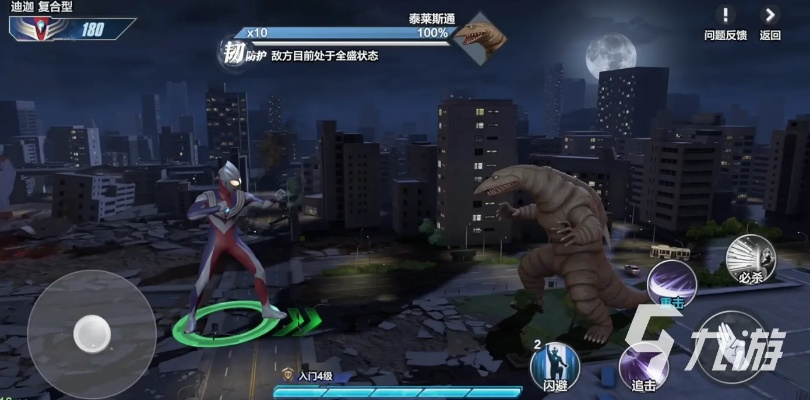The height and width of the screenshot is (400, 810).
Task: Click the virtual joystick knob
Action: [x=92, y=332]
